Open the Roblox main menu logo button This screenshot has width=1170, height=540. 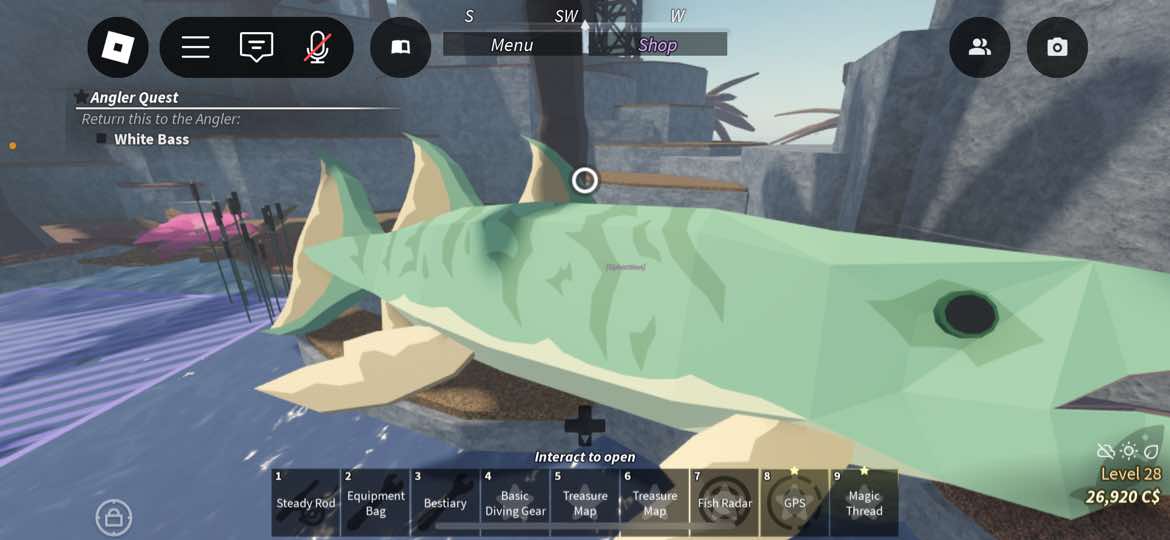(x=118, y=47)
